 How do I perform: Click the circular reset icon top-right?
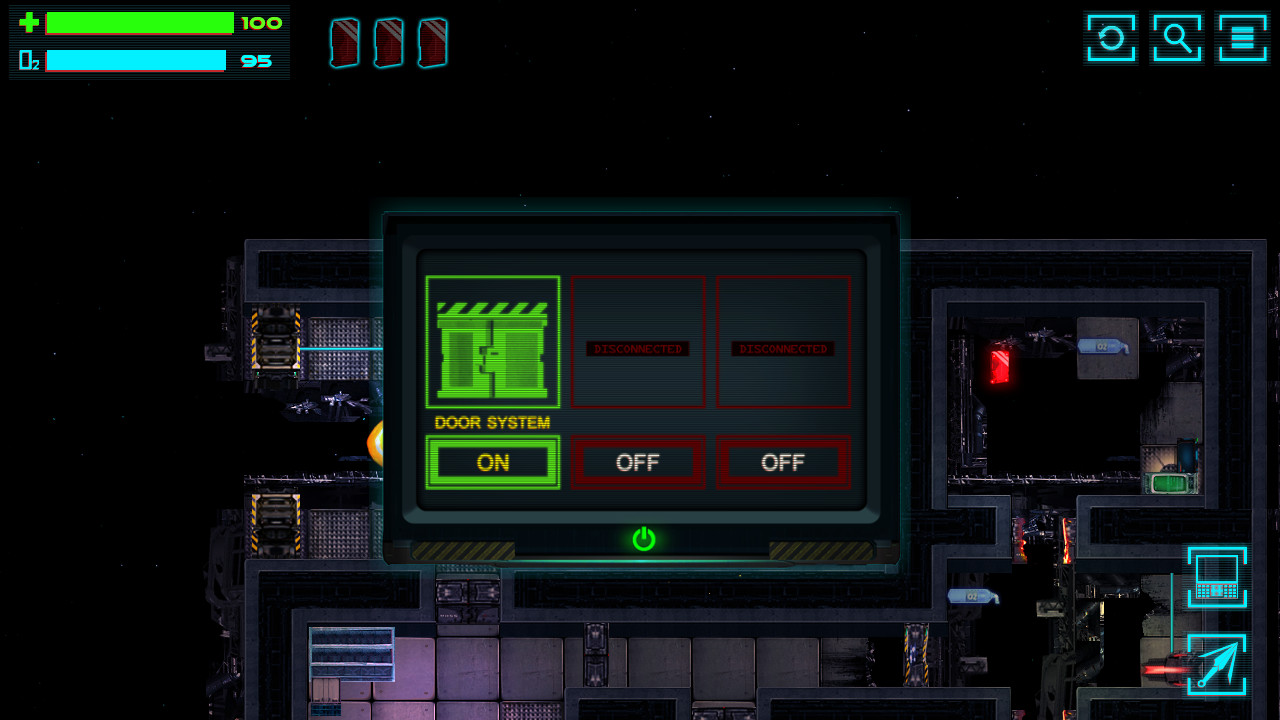[1110, 38]
